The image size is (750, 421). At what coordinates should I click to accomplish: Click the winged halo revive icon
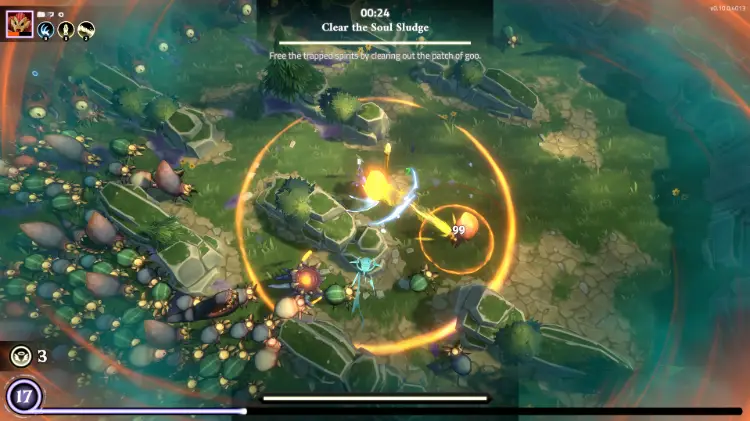point(20,355)
